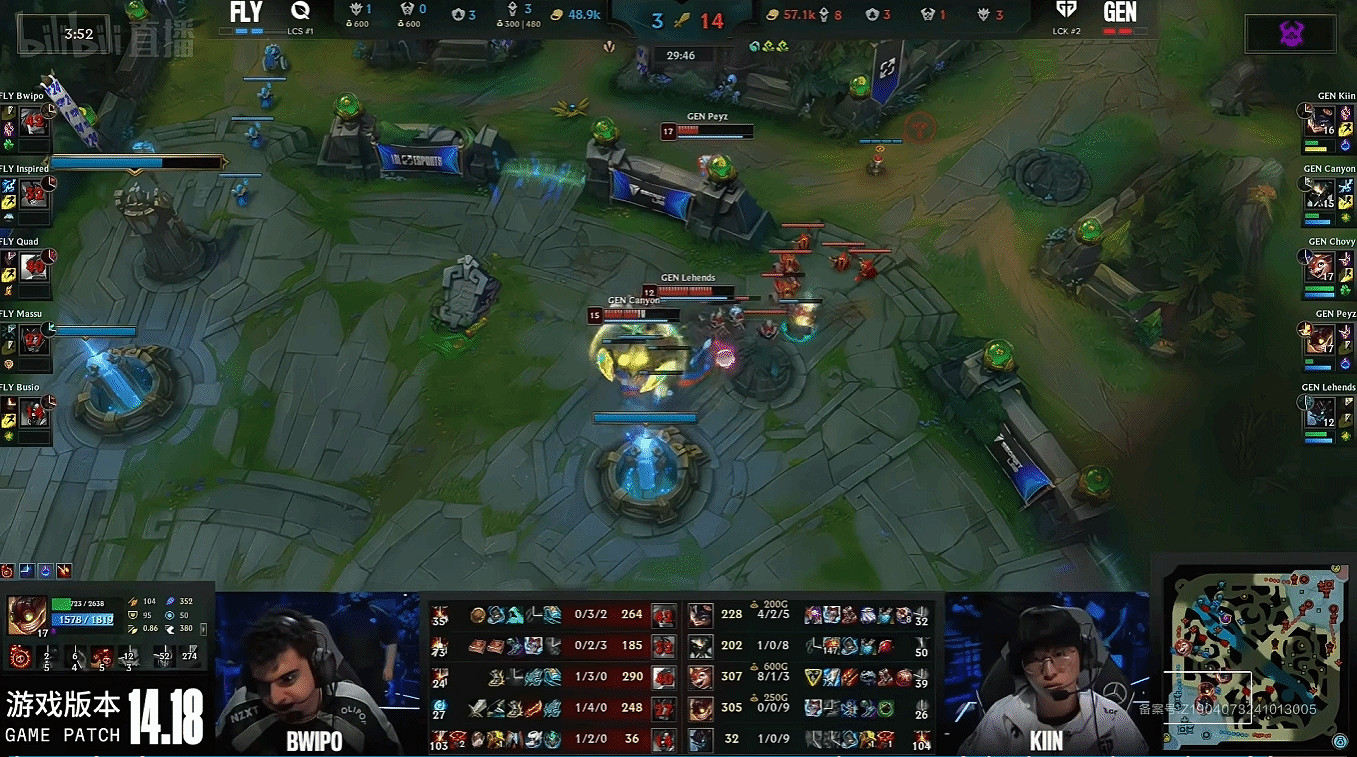Viewport: 1357px width, 757px height.
Task: Click the purple Voidgrub icon in the top-right box
Action: point(1292,33)
